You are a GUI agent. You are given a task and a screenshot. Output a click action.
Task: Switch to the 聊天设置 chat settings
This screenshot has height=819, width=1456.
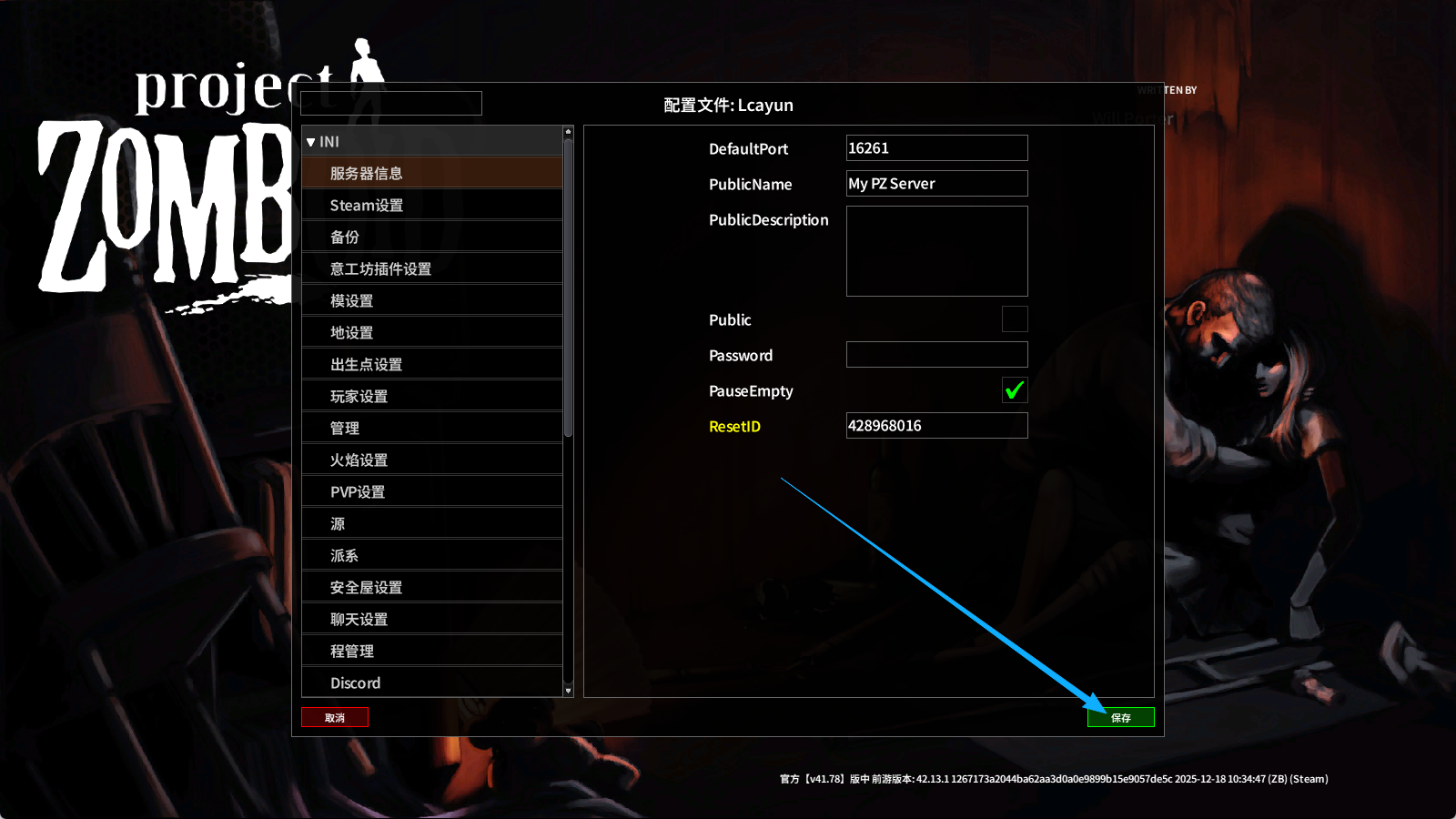[432, 619]
